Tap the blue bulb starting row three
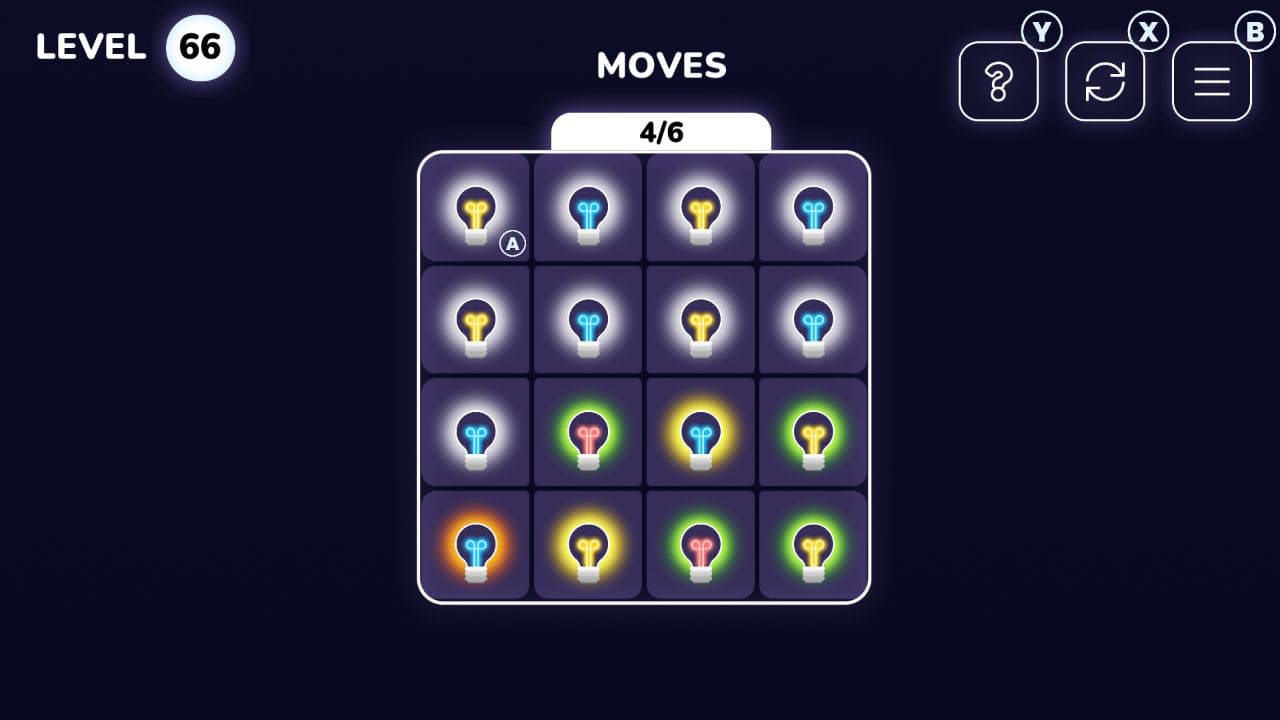Image resolution: width=1280 pixels, height=720 pixels. [474, 434]
